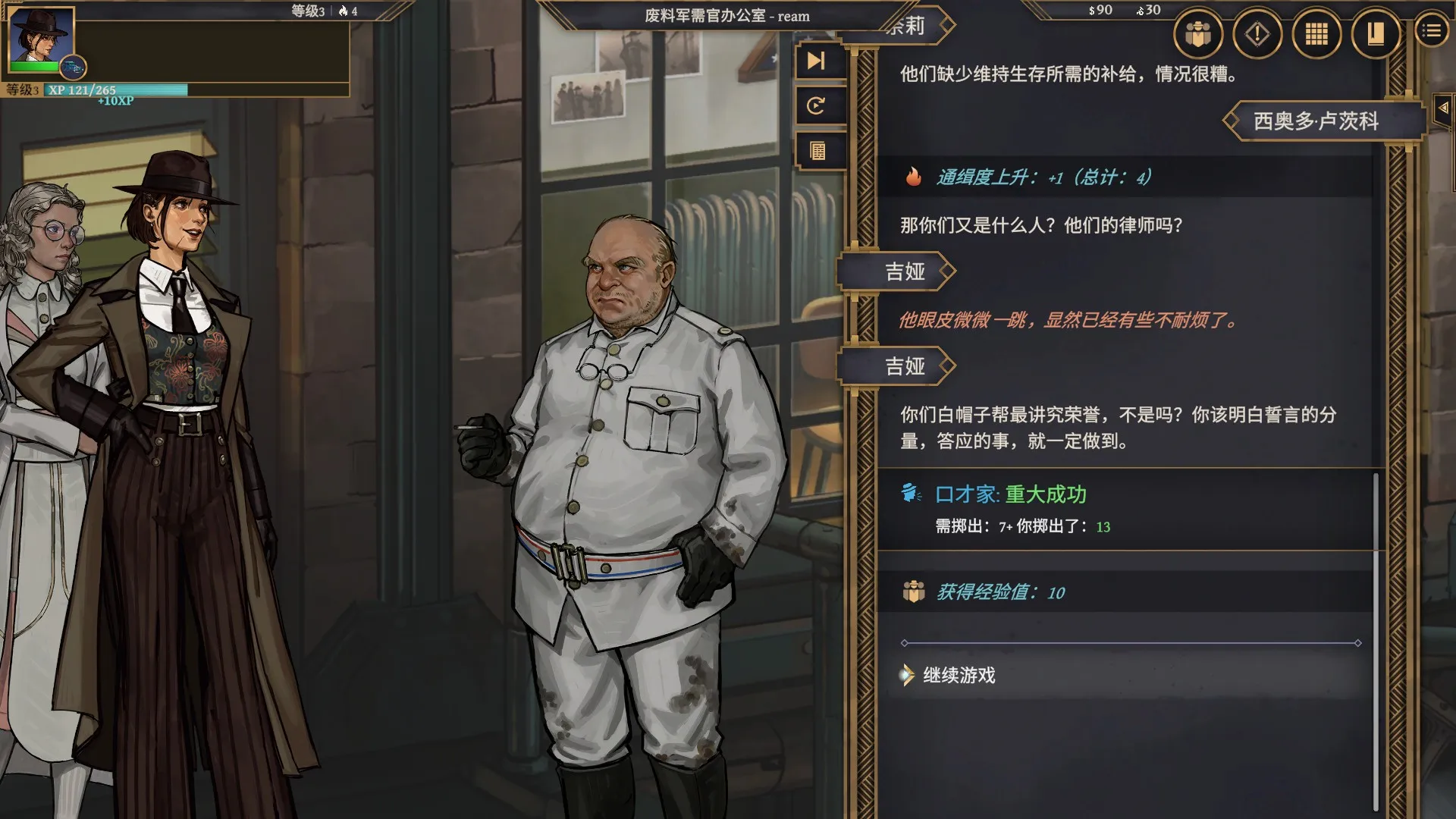
Task: Open the journal book icon
Action: pyautogui.click(x=1376, y=33)
